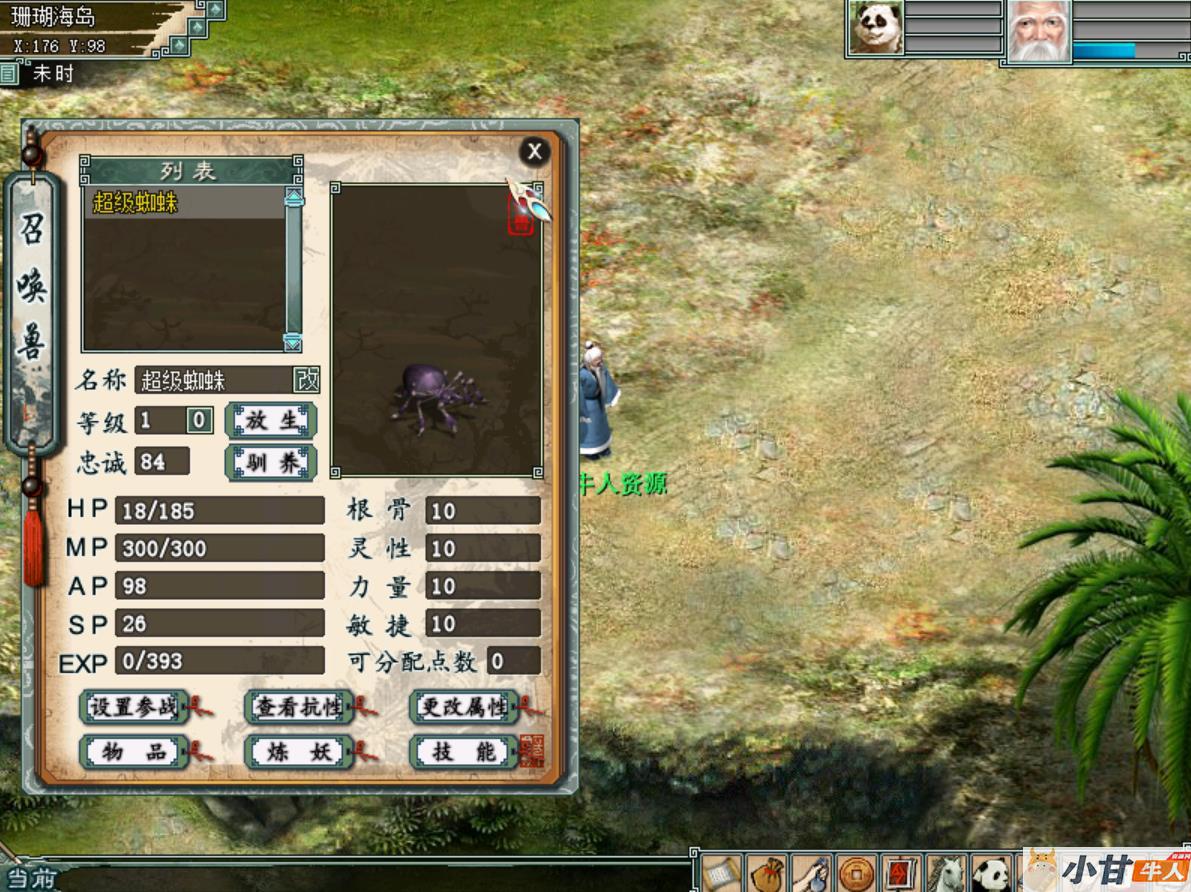Edit the pet name field
This screenshot has height=892, width=1191.
coord(212,380)
